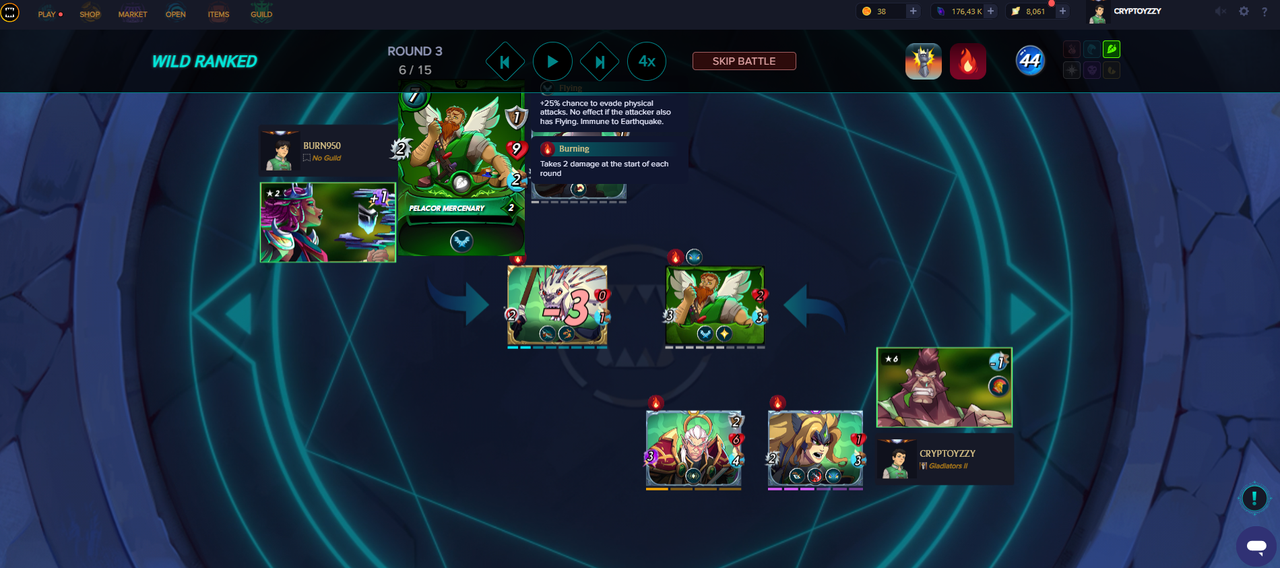1280x568 pixels.
Task: View the Items page
Action: pyautogui.click(x=218, y=14)
